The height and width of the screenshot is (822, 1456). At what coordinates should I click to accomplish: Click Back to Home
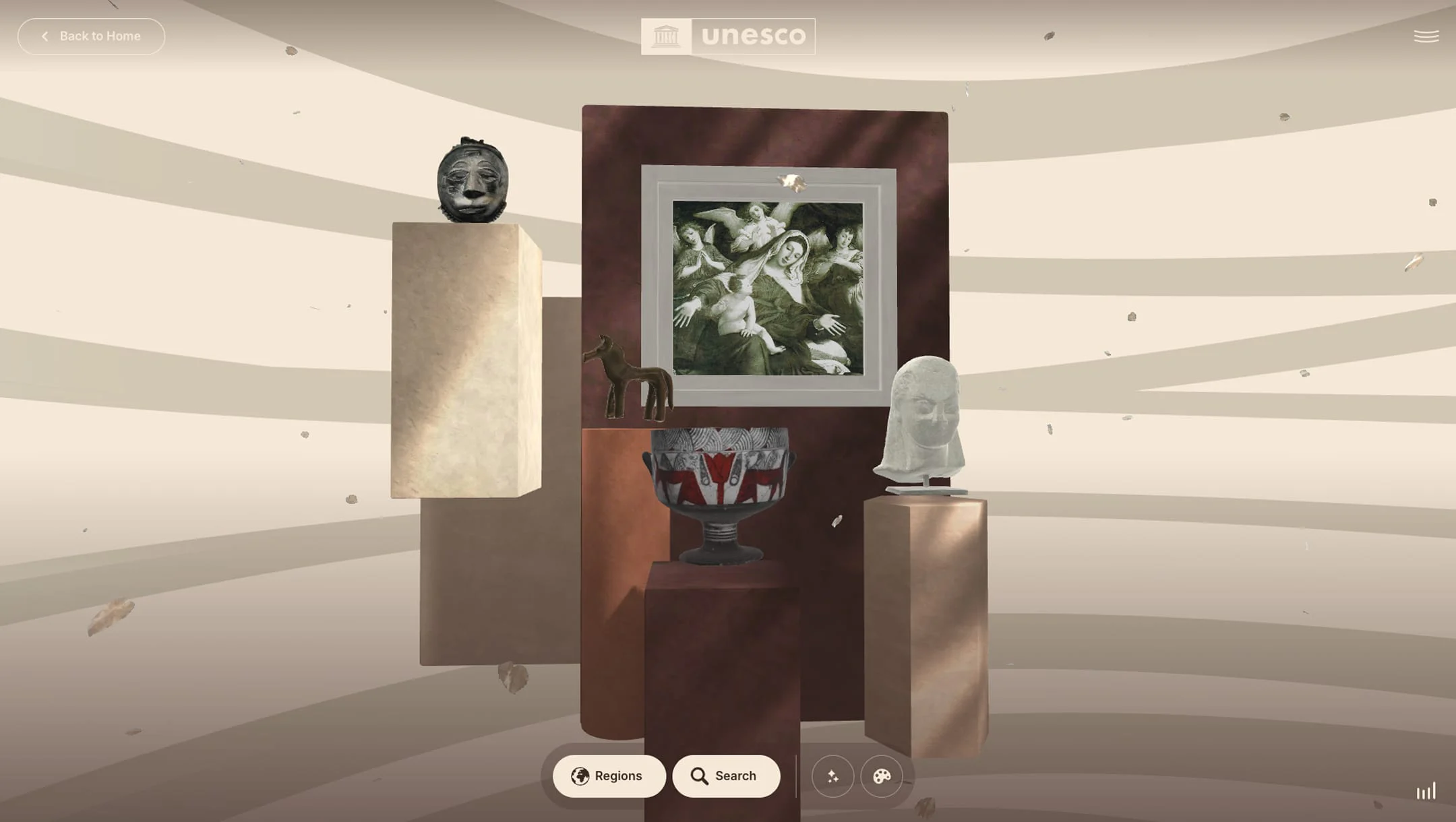[91, 36]
